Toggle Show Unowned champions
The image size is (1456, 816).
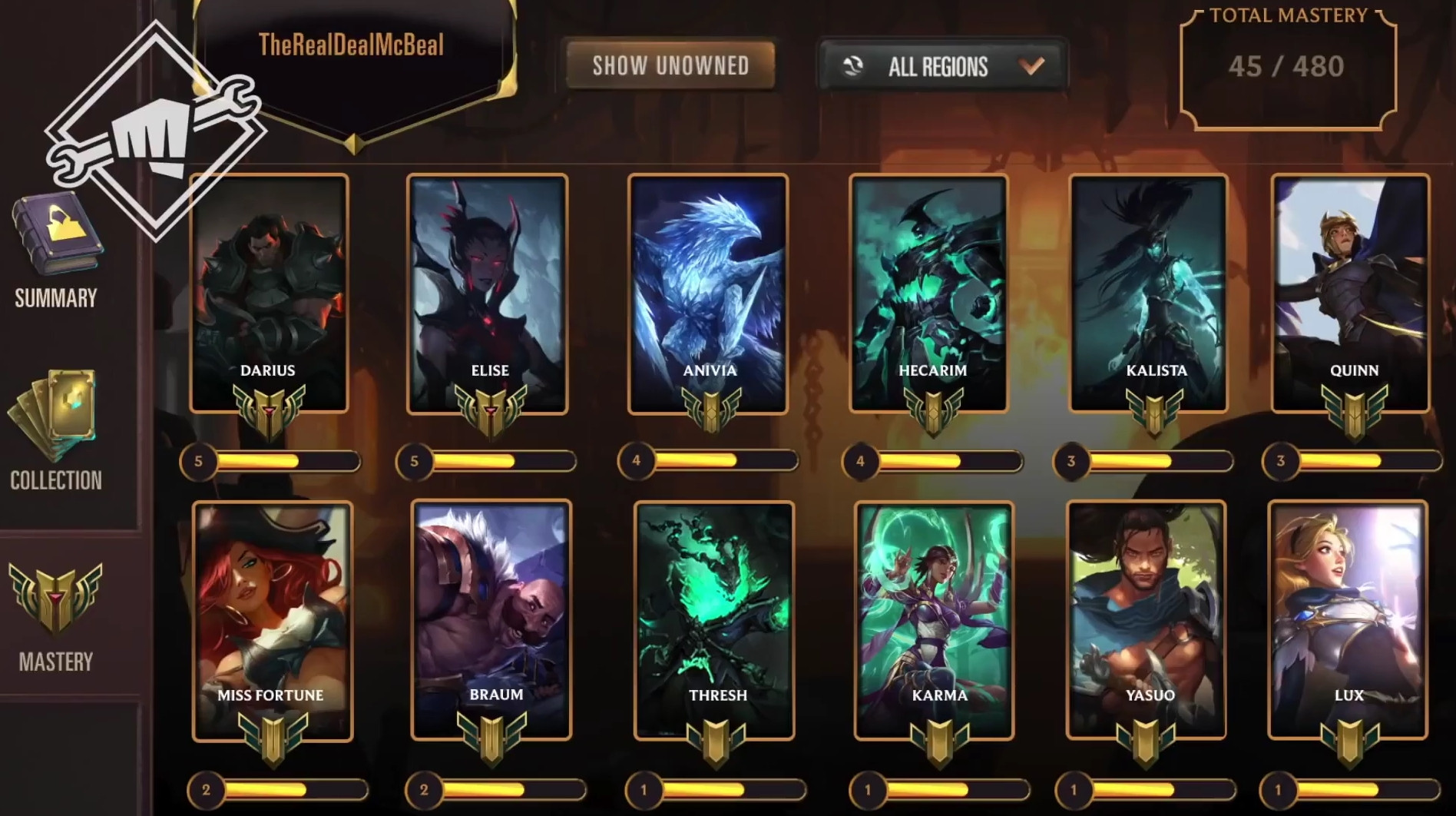point(671,66)
